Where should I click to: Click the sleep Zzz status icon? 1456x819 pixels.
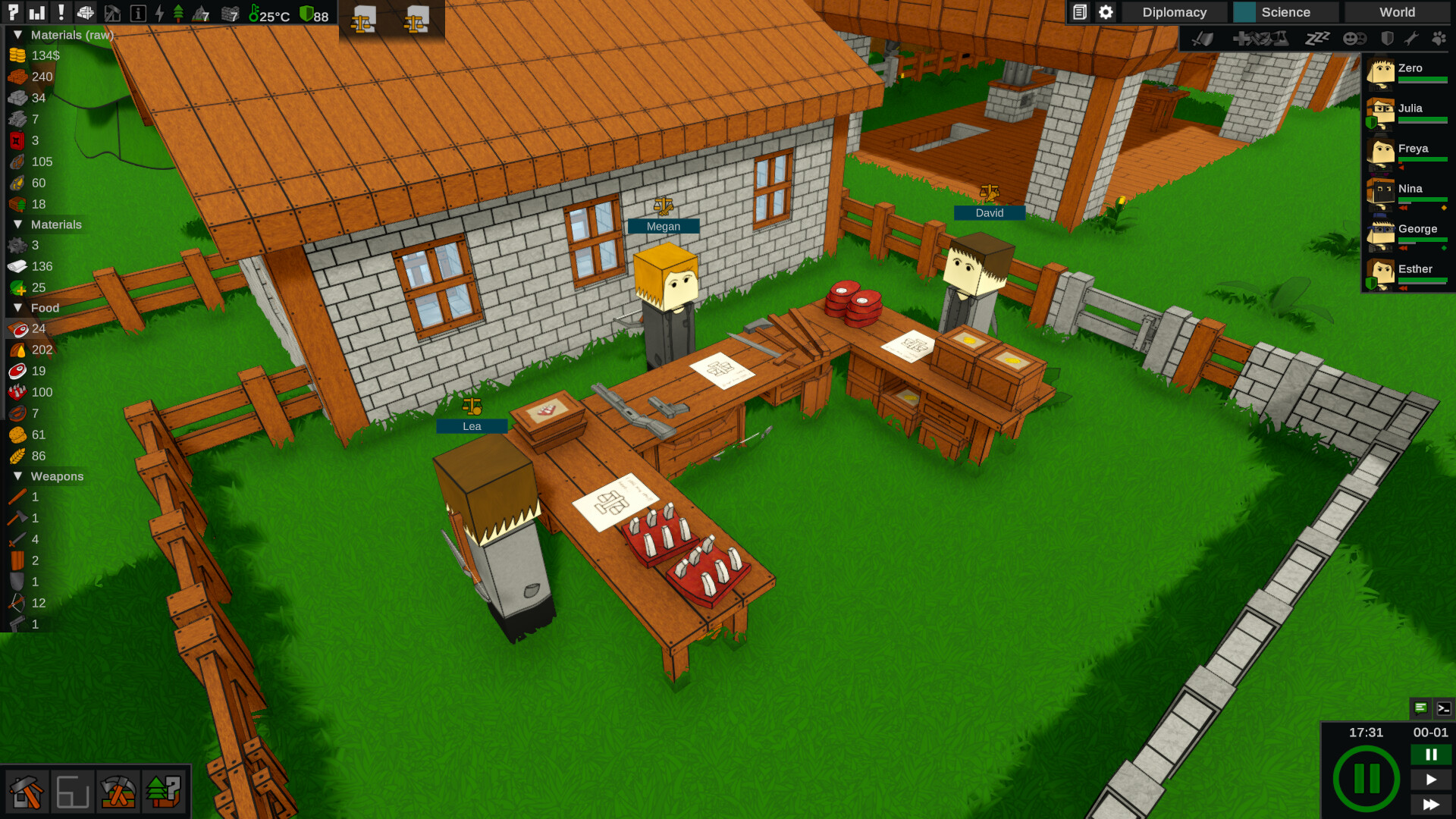[1317, 39]
